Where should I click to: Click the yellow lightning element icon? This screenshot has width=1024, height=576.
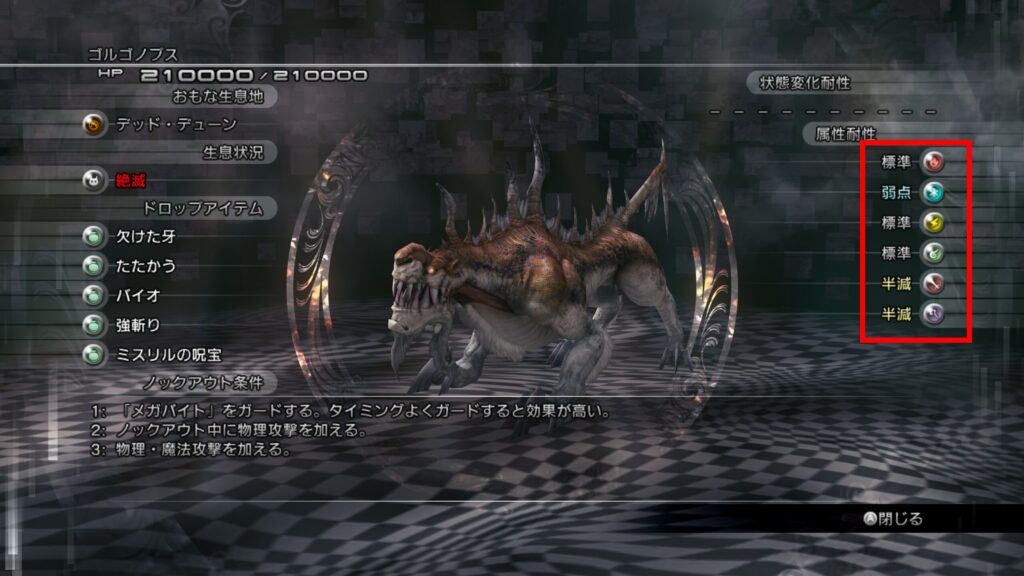[932, 223]
